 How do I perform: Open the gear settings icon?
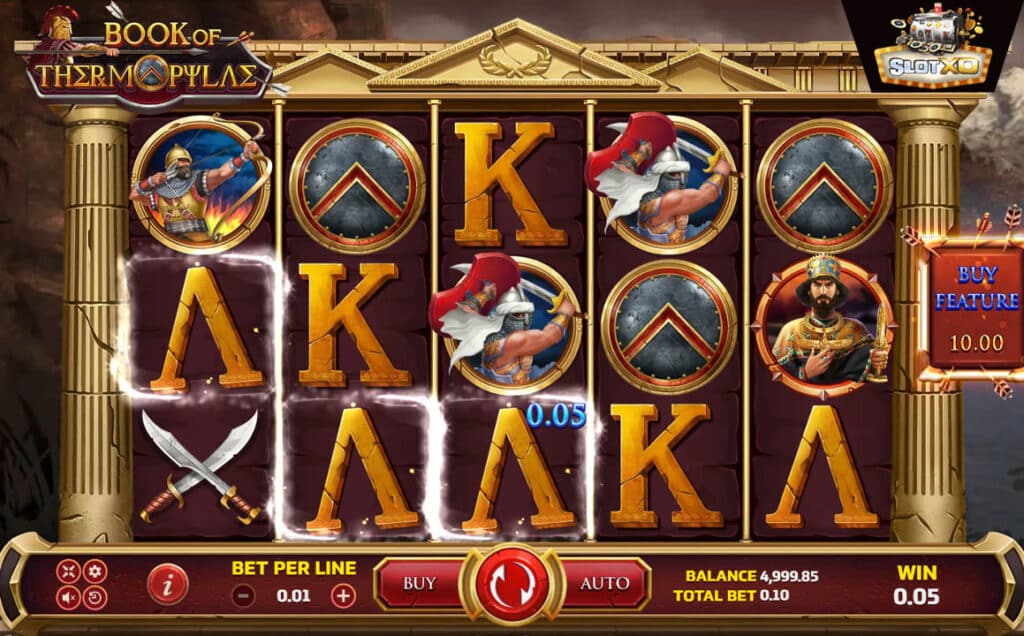pyautogui.click(x=95, y=571)
